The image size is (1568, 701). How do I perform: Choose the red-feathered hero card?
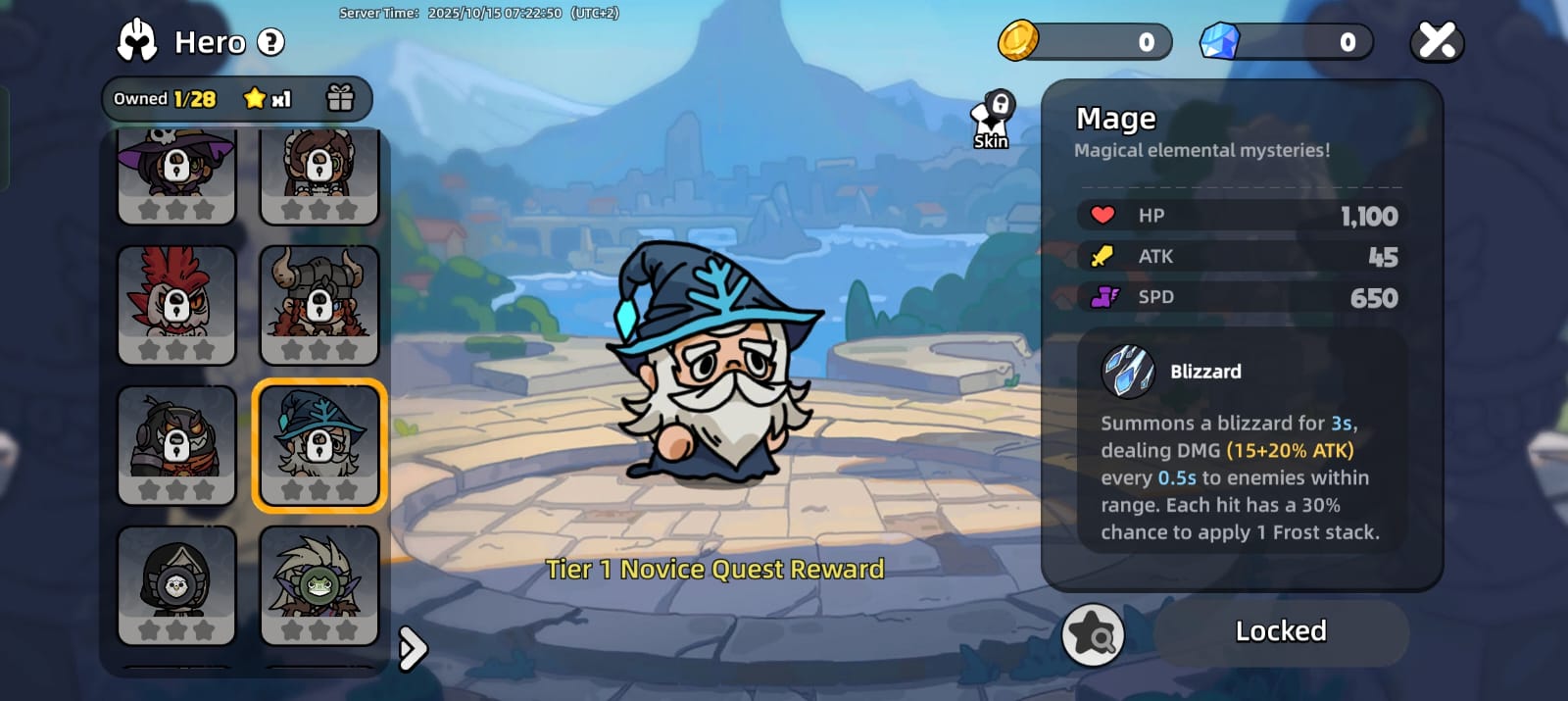tap(176, 305)
